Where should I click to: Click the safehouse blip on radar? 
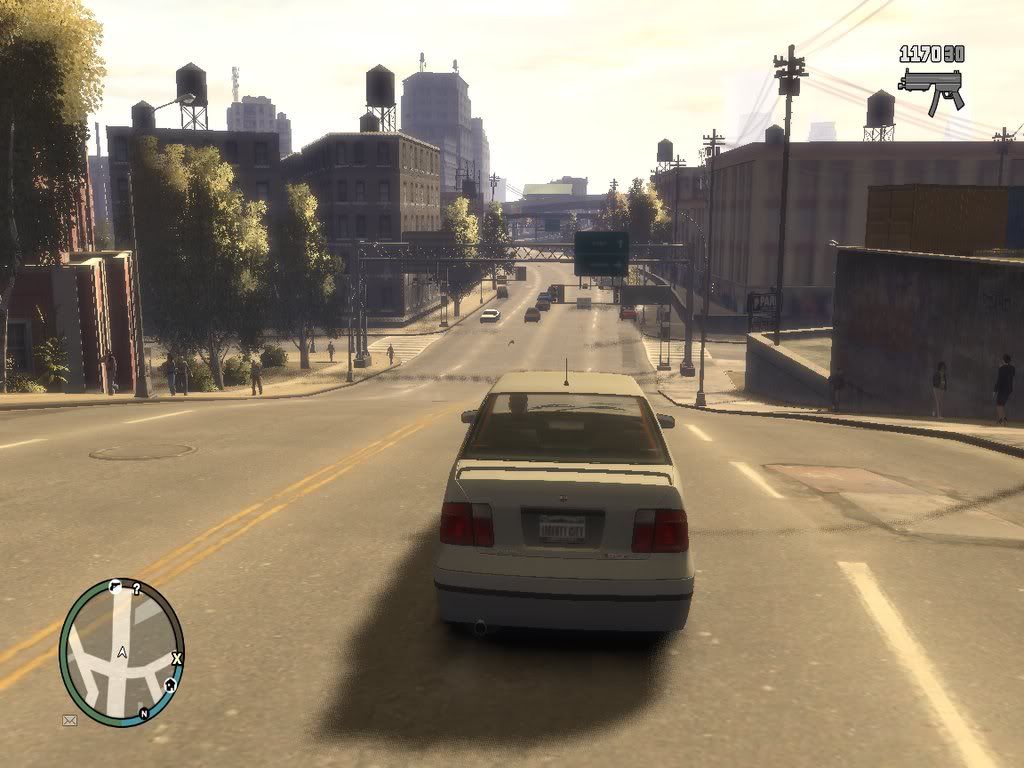point(170,685)
